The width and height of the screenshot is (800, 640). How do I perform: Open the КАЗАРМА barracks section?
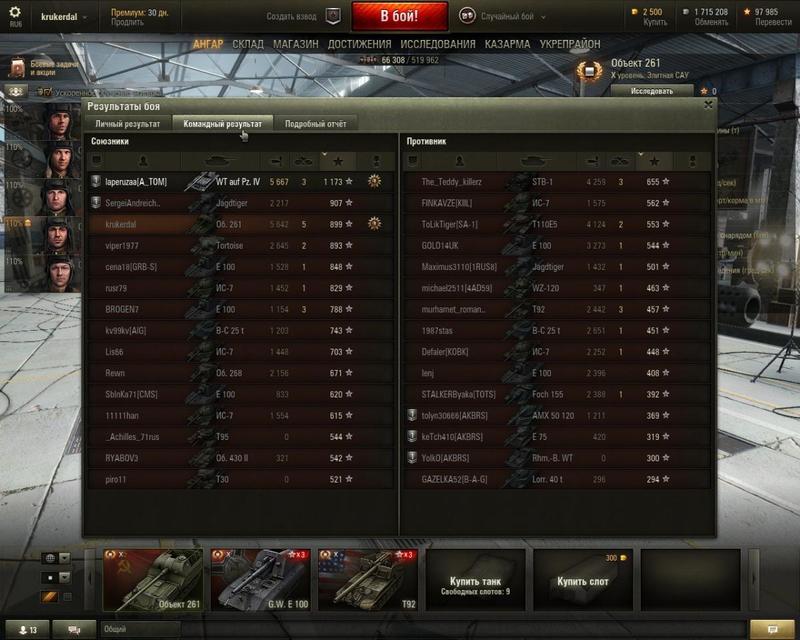[508, 45]
